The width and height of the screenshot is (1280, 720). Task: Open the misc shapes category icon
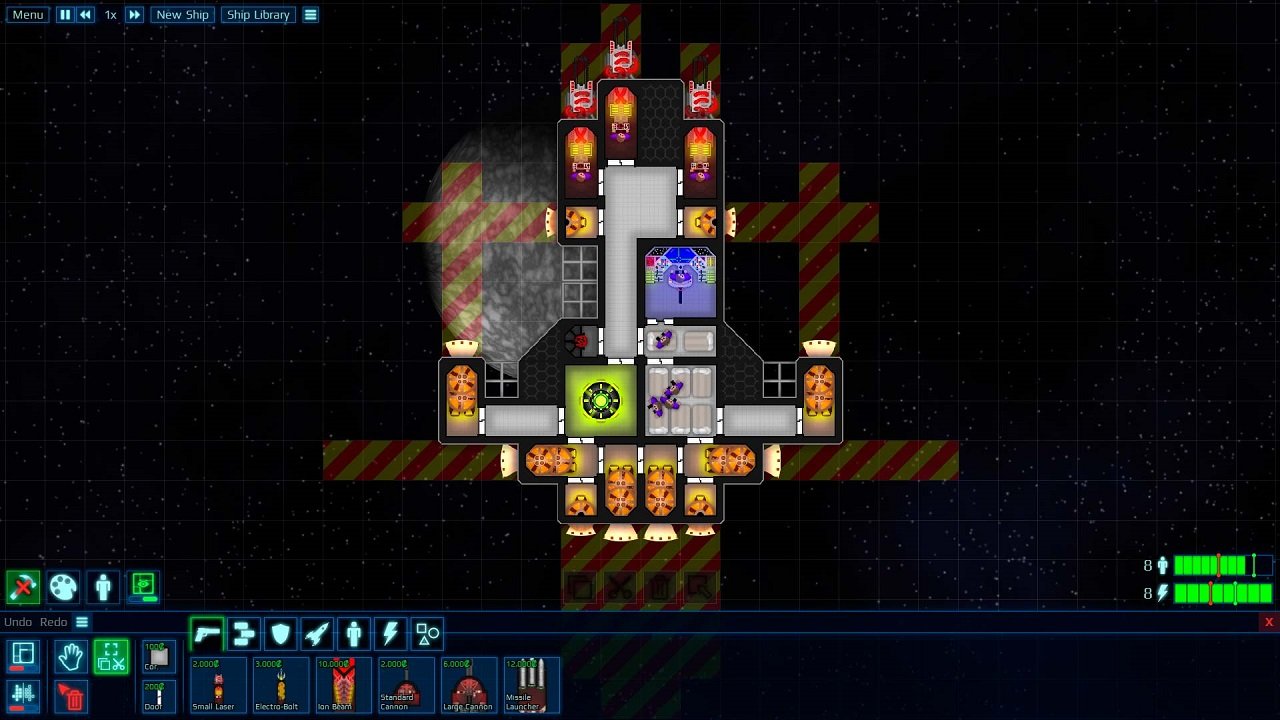point(427,633)
